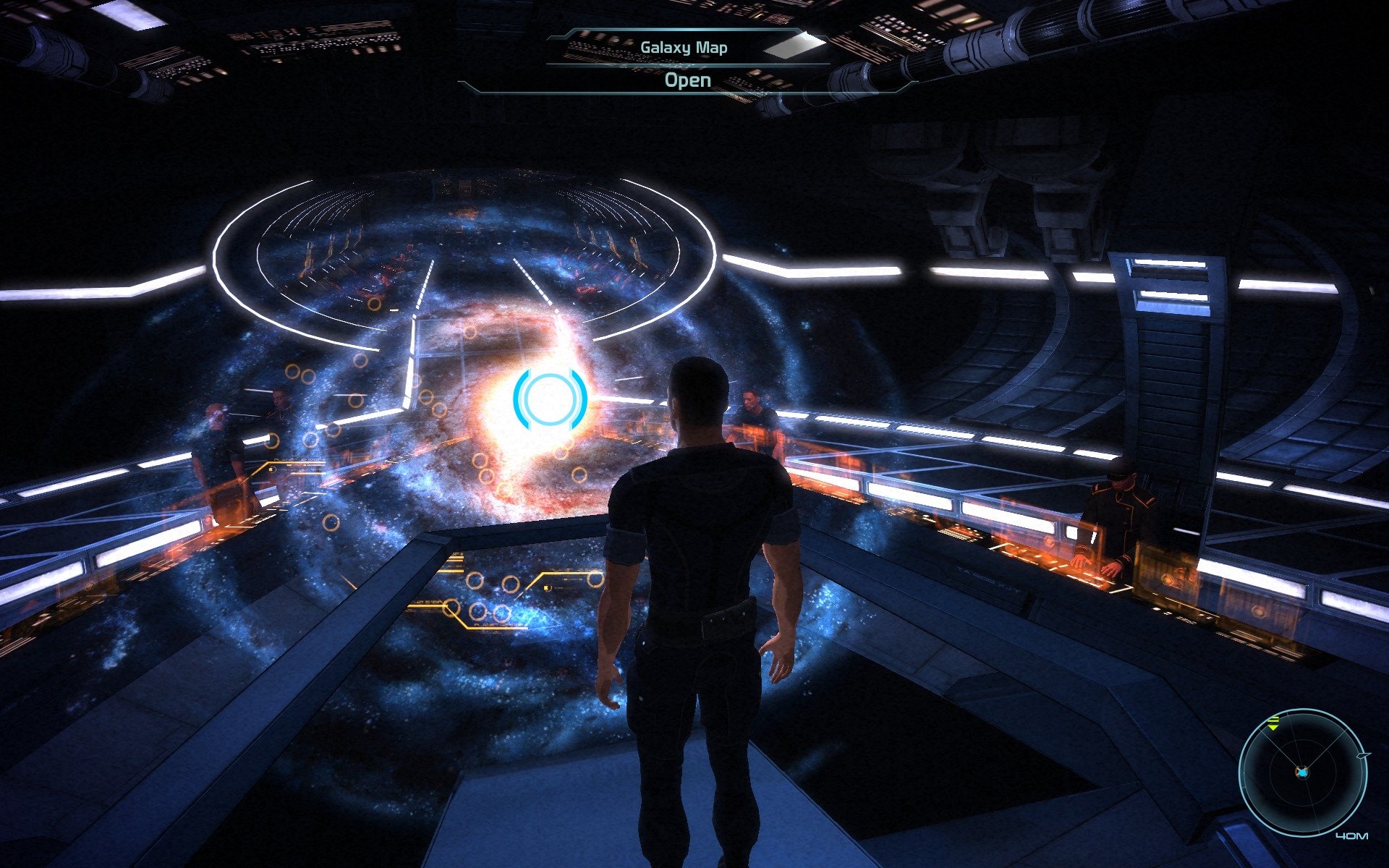This screenshot has height=868, width=1389.
Task: Select the blue circular interaction marker
Action: click(x=550, y=399)
